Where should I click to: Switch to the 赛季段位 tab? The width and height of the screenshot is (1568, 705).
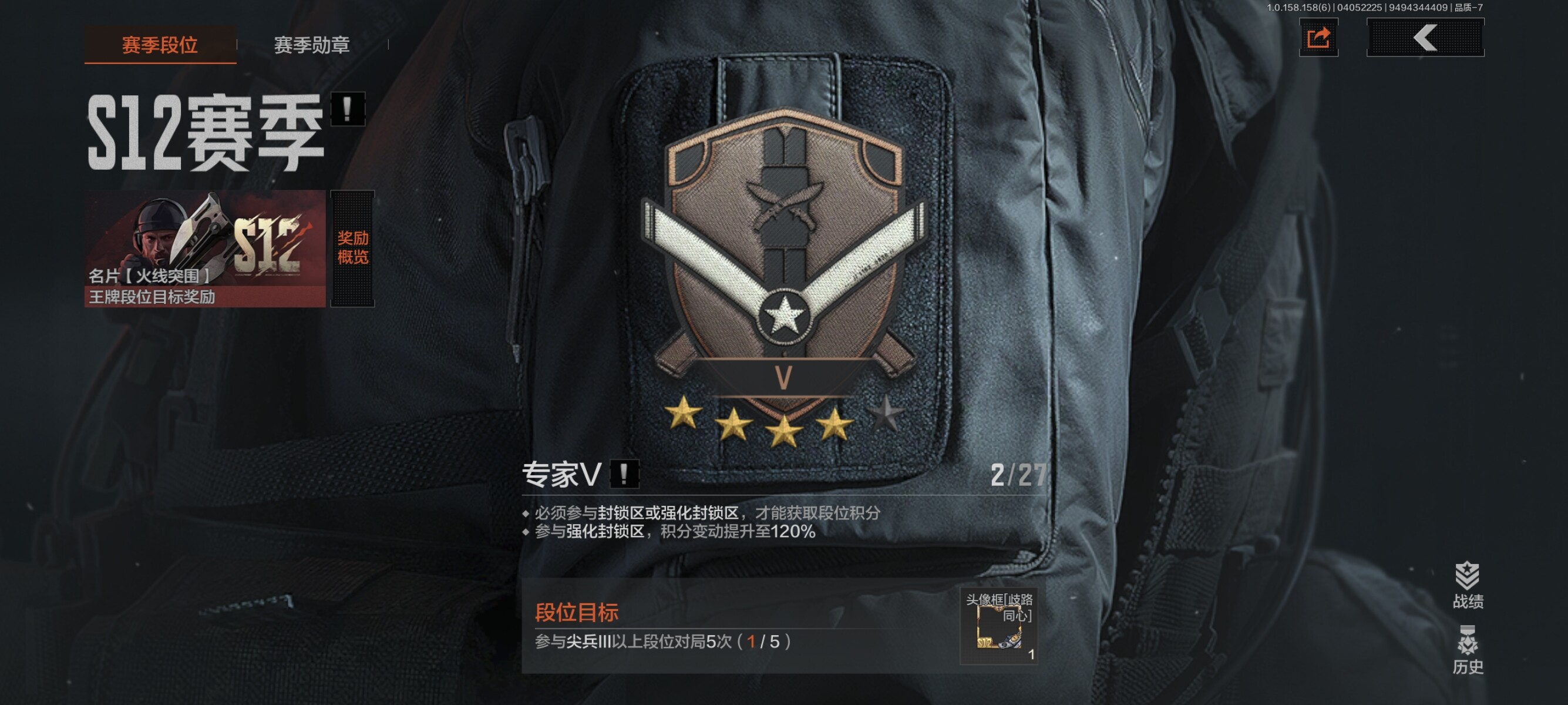(x=160, y=45)
